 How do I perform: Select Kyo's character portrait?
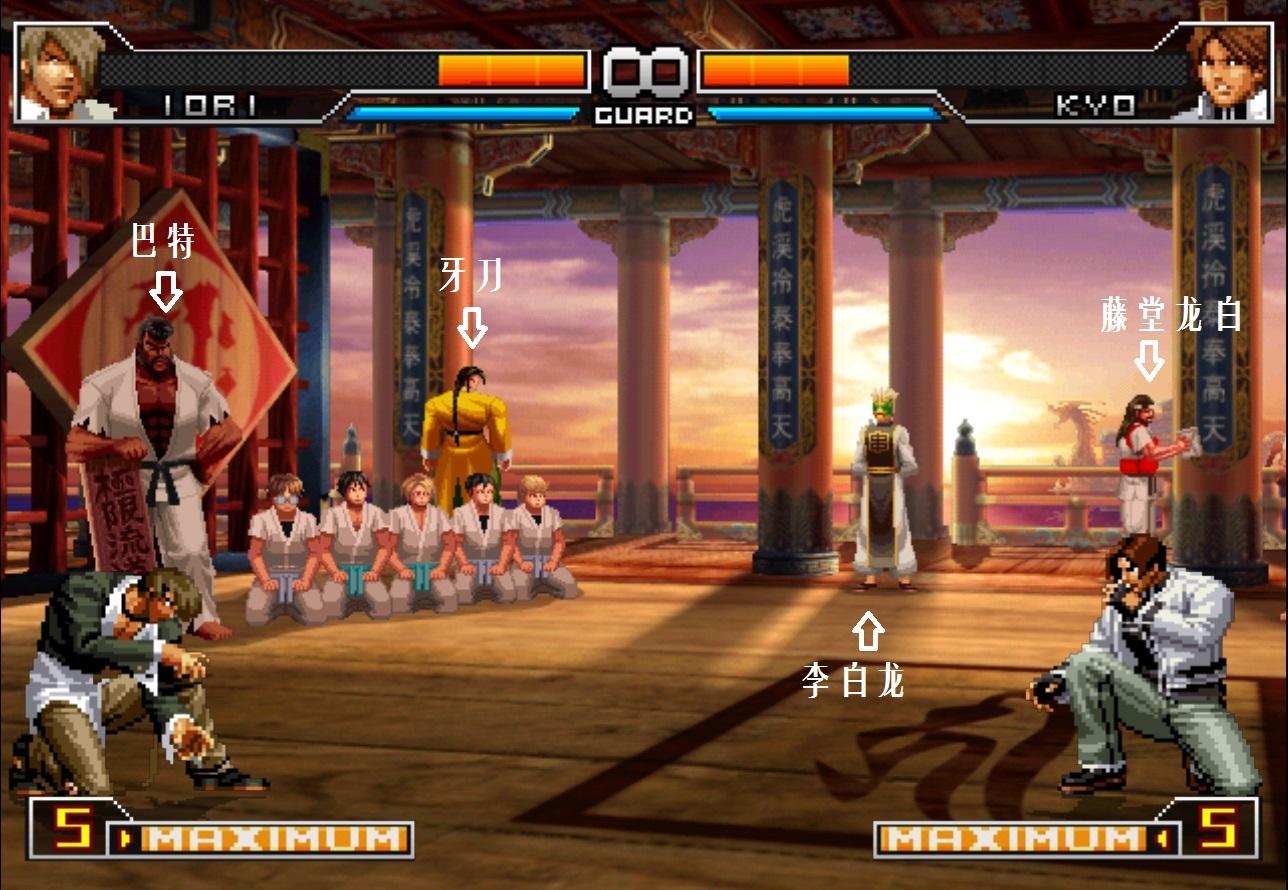point(1228,72)
